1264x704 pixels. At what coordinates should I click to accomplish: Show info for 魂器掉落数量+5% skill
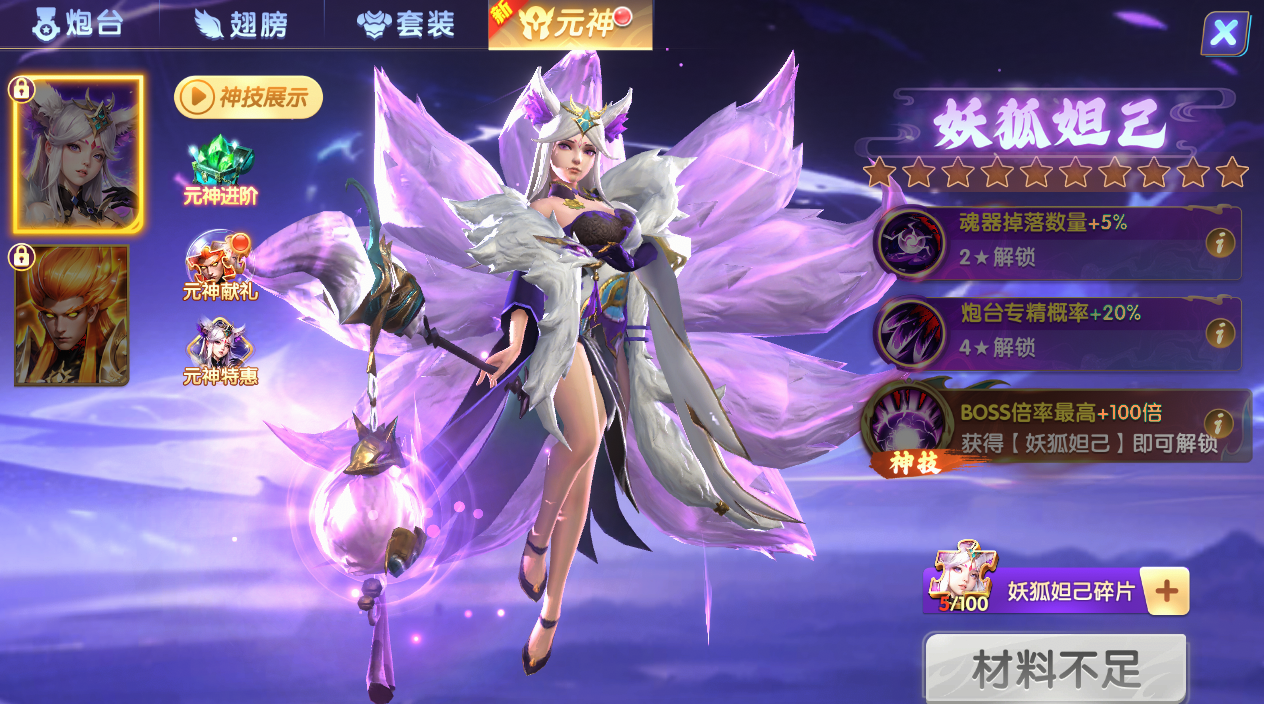(x=1219, y=242)
